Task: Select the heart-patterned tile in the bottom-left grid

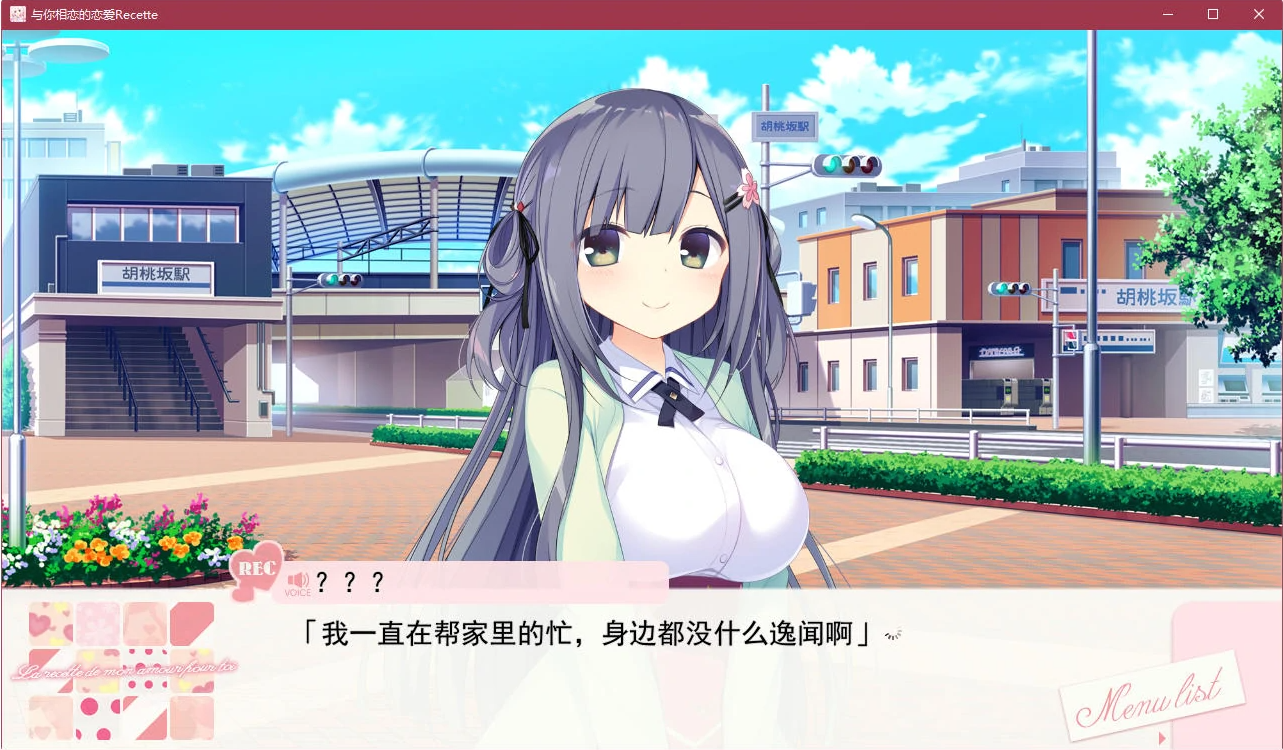Action: 51,622
